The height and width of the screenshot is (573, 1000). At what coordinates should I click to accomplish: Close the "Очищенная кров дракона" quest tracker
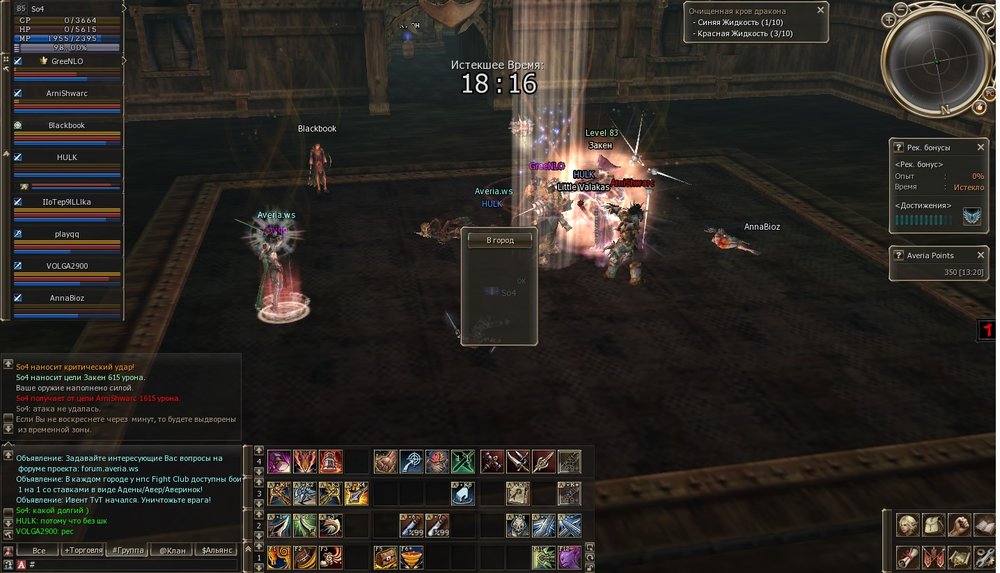pos(821,10)
